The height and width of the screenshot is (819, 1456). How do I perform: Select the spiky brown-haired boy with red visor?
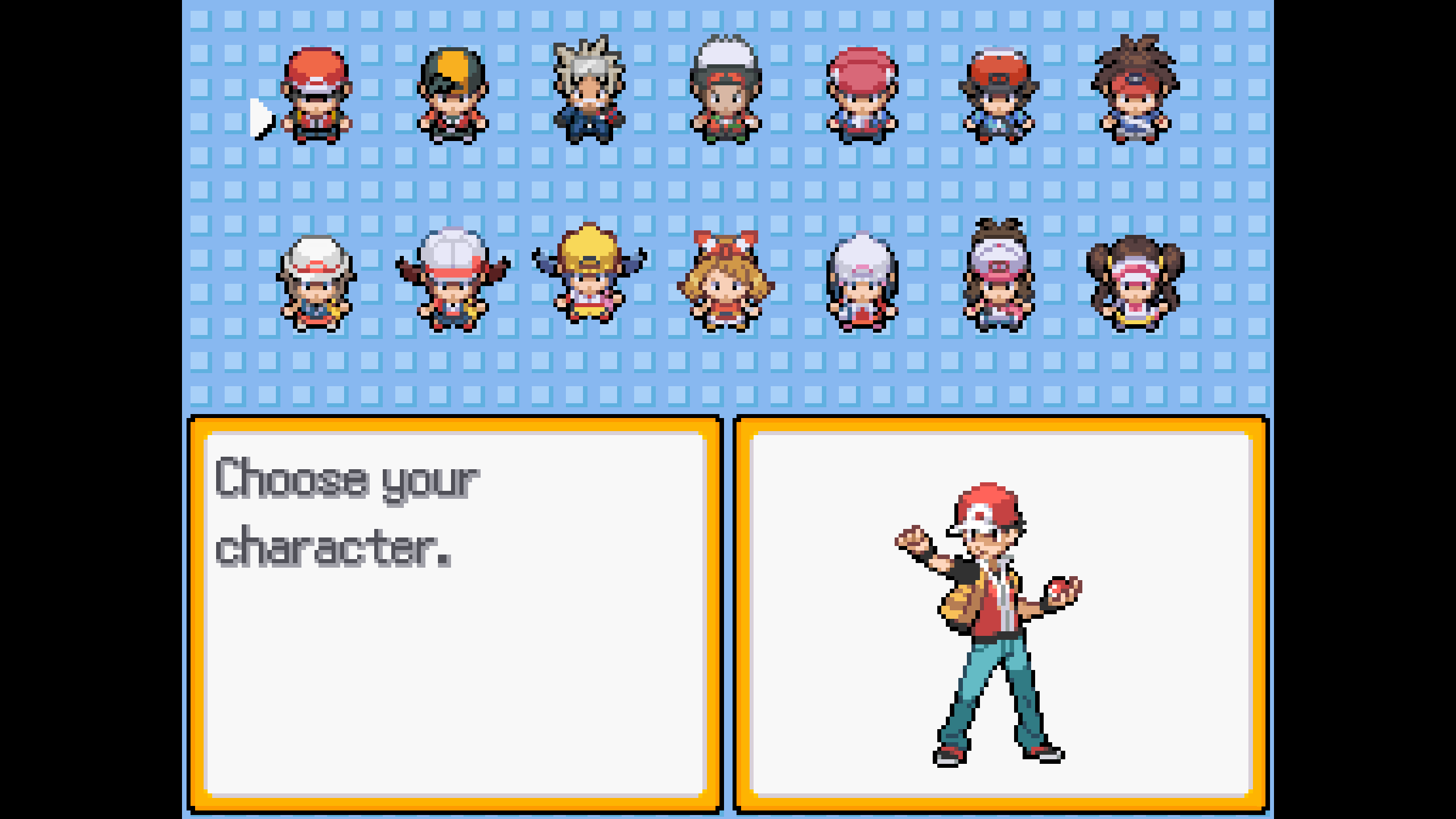1135,91
